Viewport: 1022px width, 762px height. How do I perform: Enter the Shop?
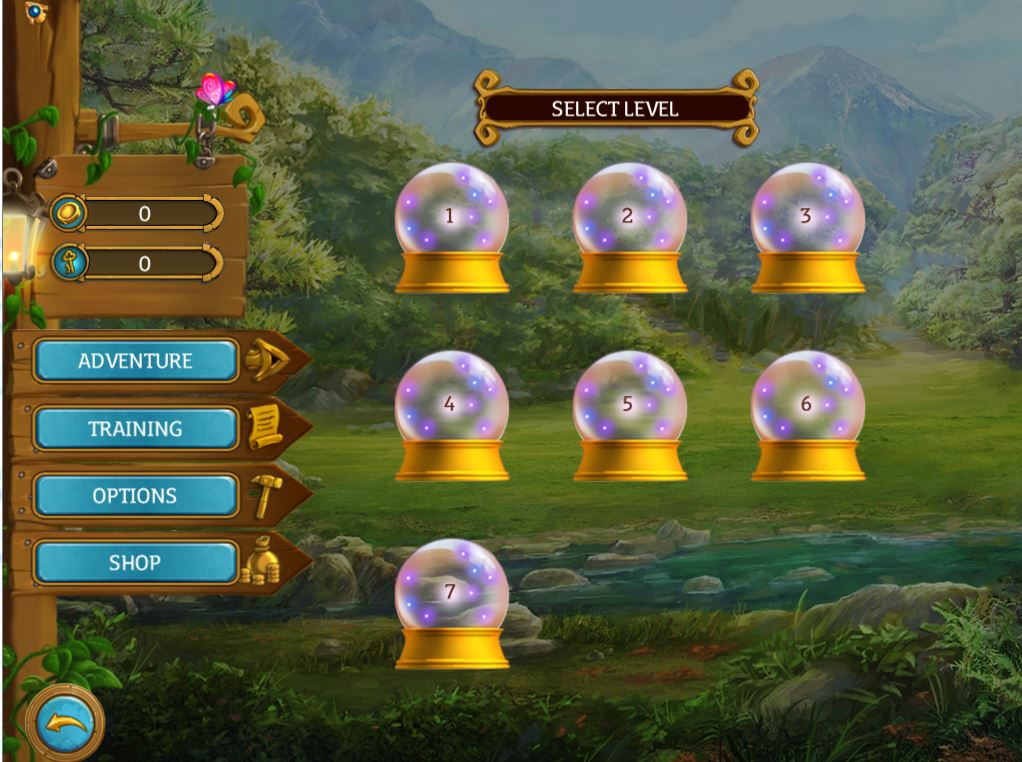tap(136, 563)
